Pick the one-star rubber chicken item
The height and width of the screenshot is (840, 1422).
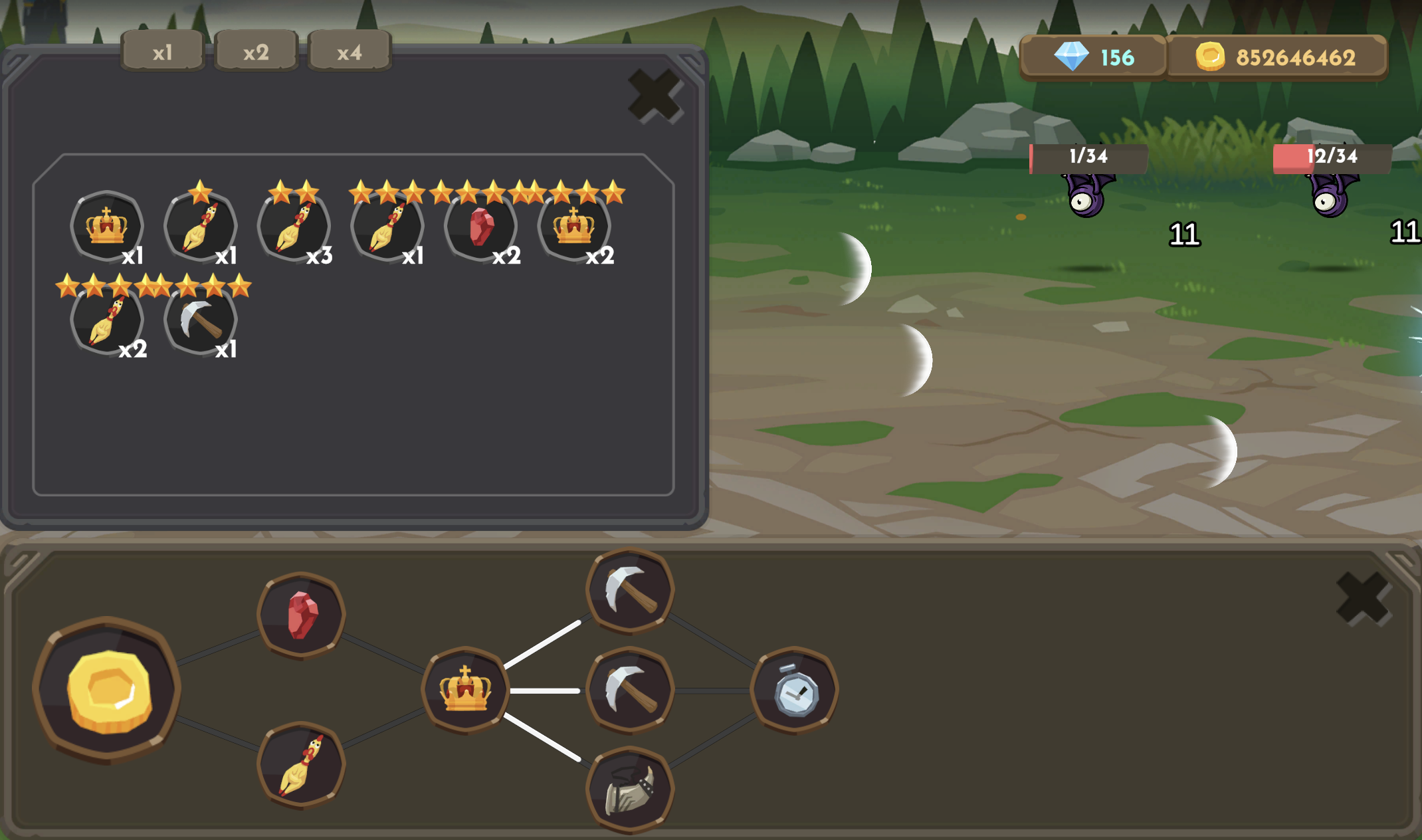pyautogui.click(x=200, y=226)
